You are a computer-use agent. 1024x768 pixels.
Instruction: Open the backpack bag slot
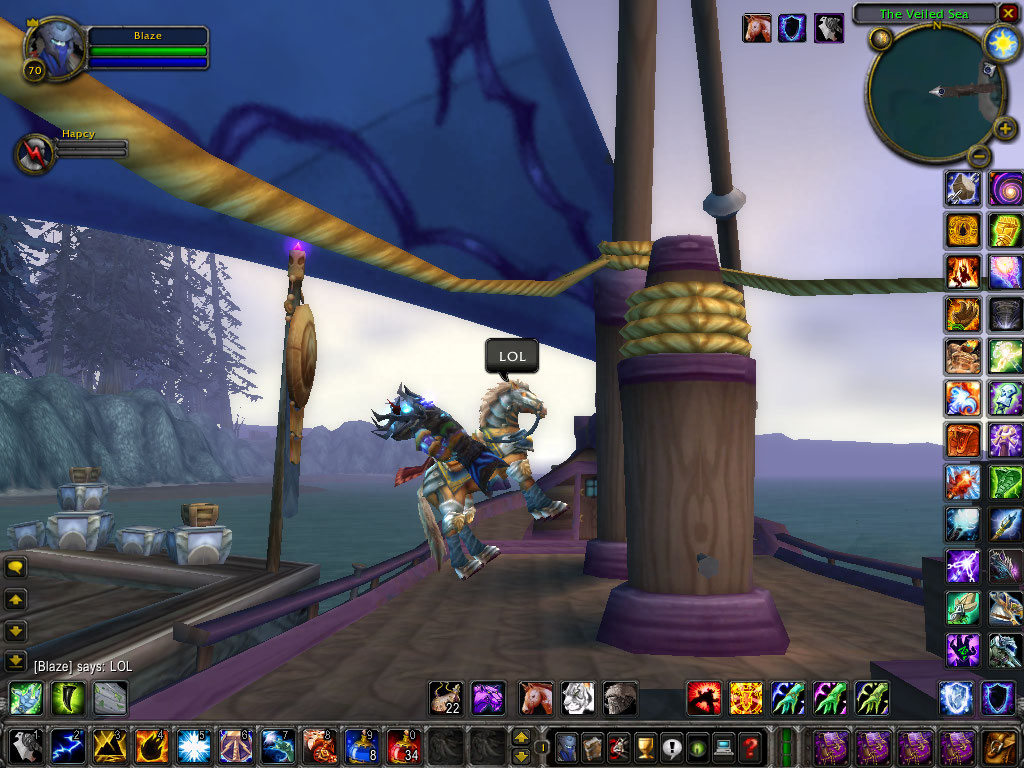click(999, 746)
